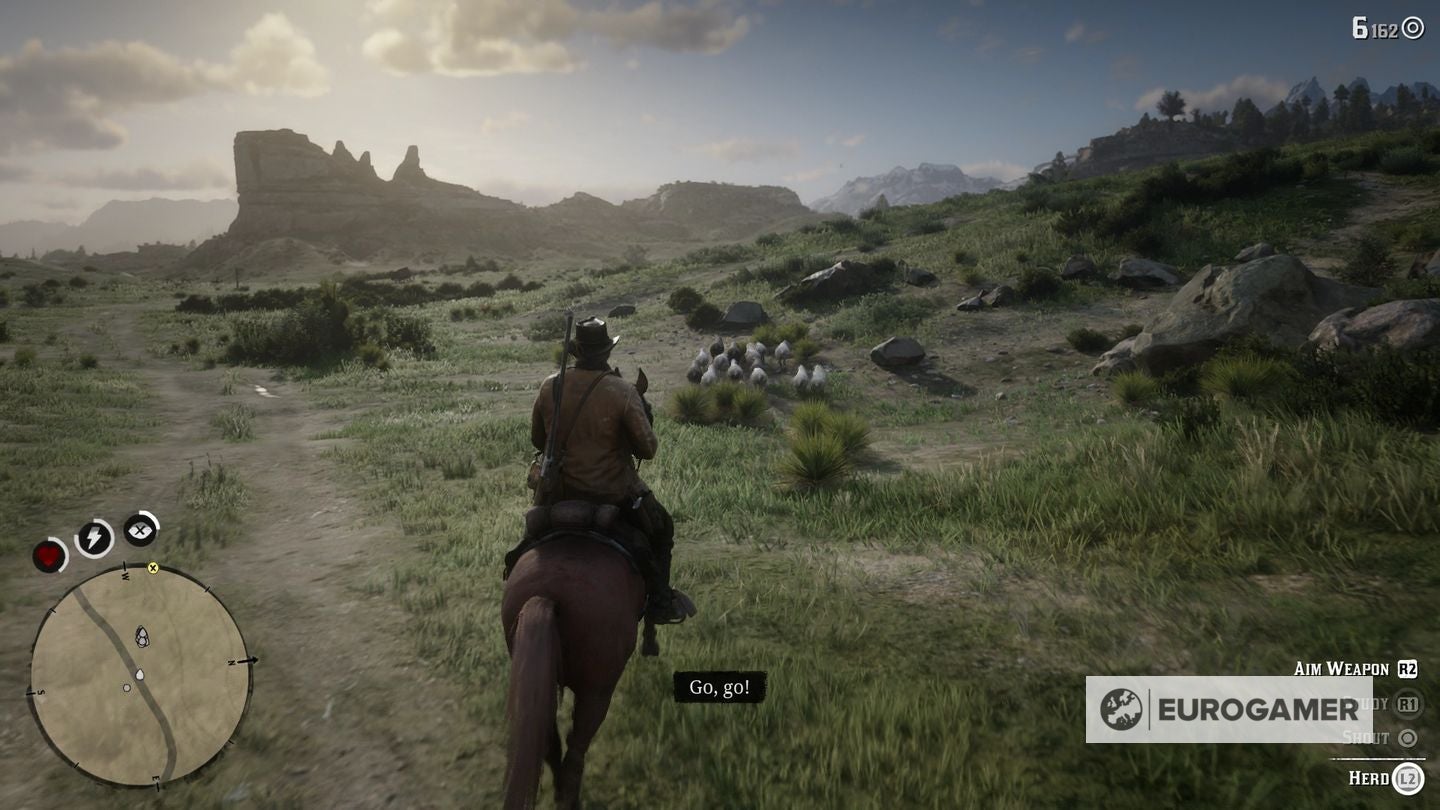Click the Dead Eye core icon
Image resolution: width=1440 pixels, height=810 pixels.
[x=139, y=529]
